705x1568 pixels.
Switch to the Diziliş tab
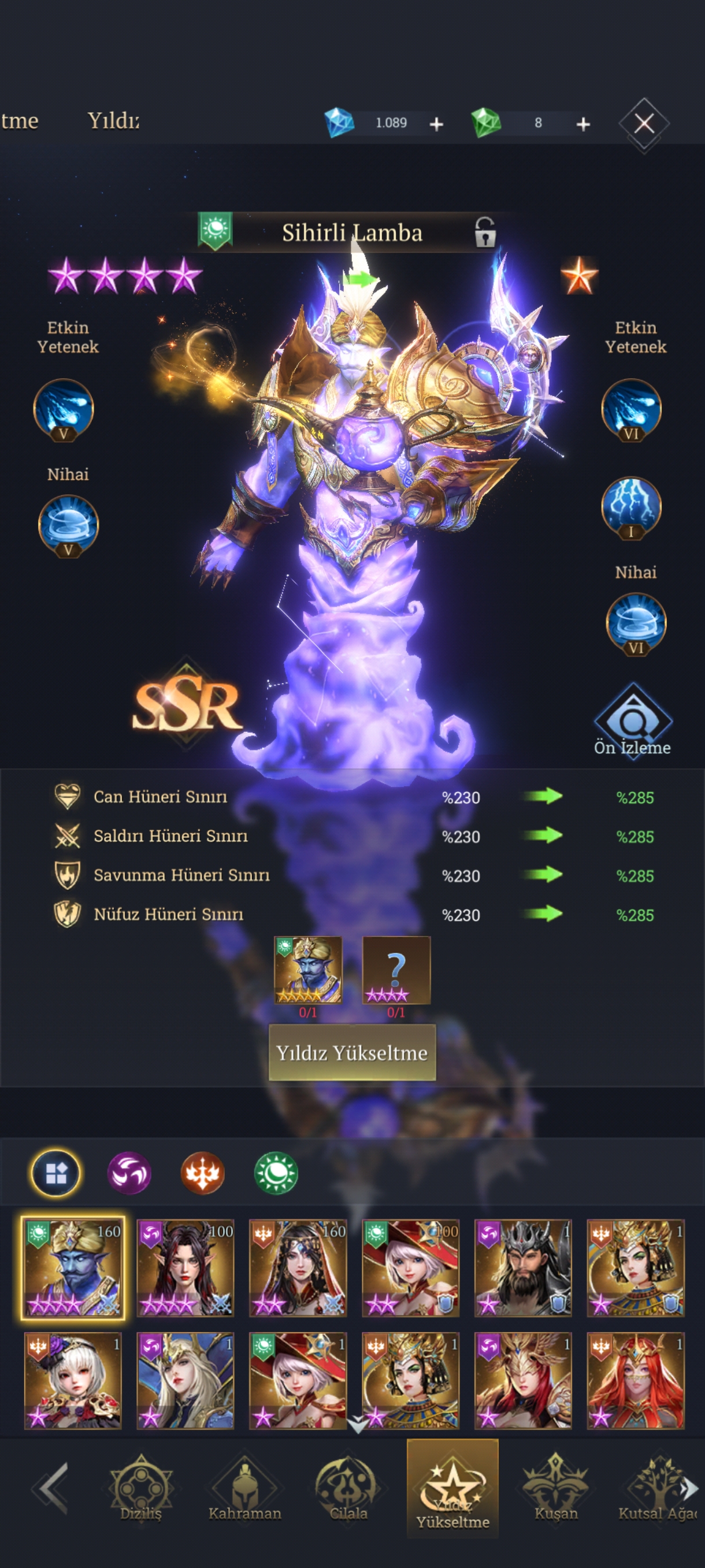(140, 1489)
